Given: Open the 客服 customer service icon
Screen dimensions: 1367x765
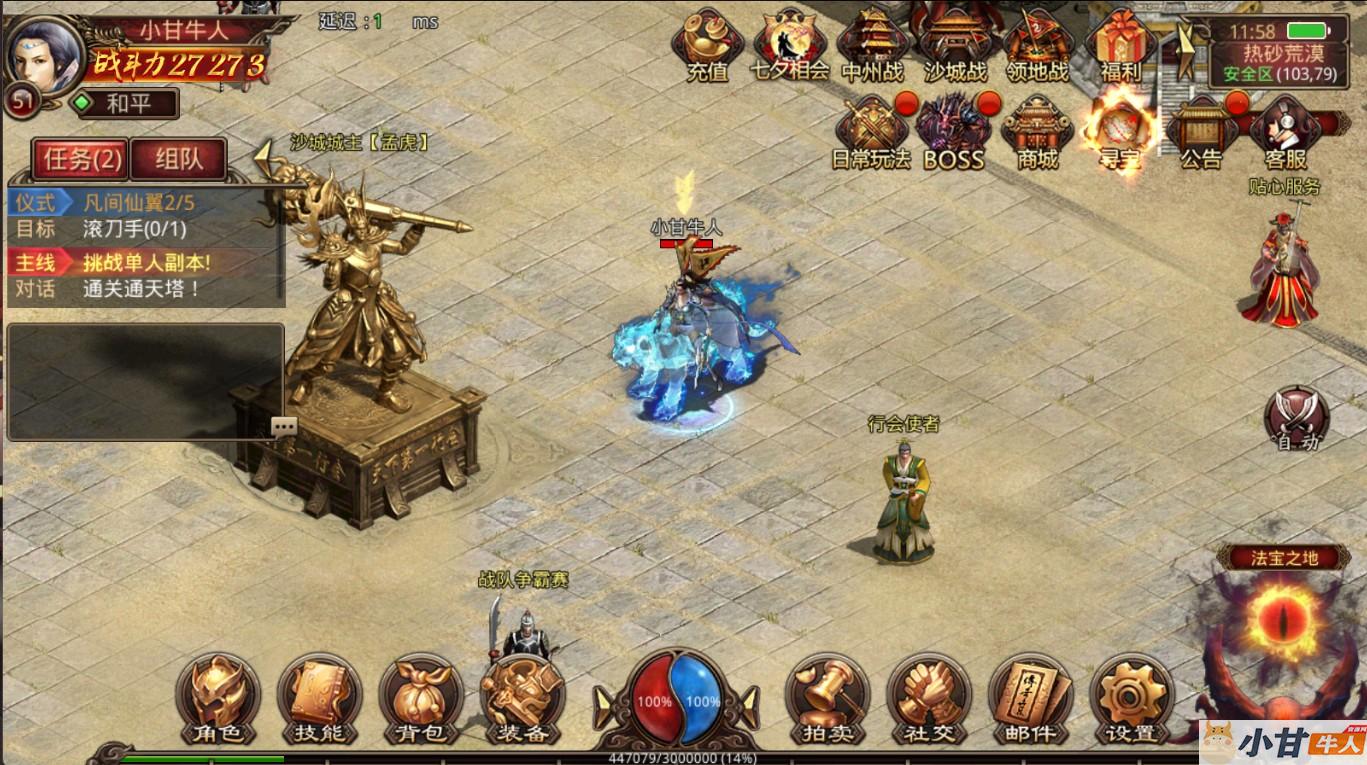Looking at the screenshot, I should [1285, 132].
